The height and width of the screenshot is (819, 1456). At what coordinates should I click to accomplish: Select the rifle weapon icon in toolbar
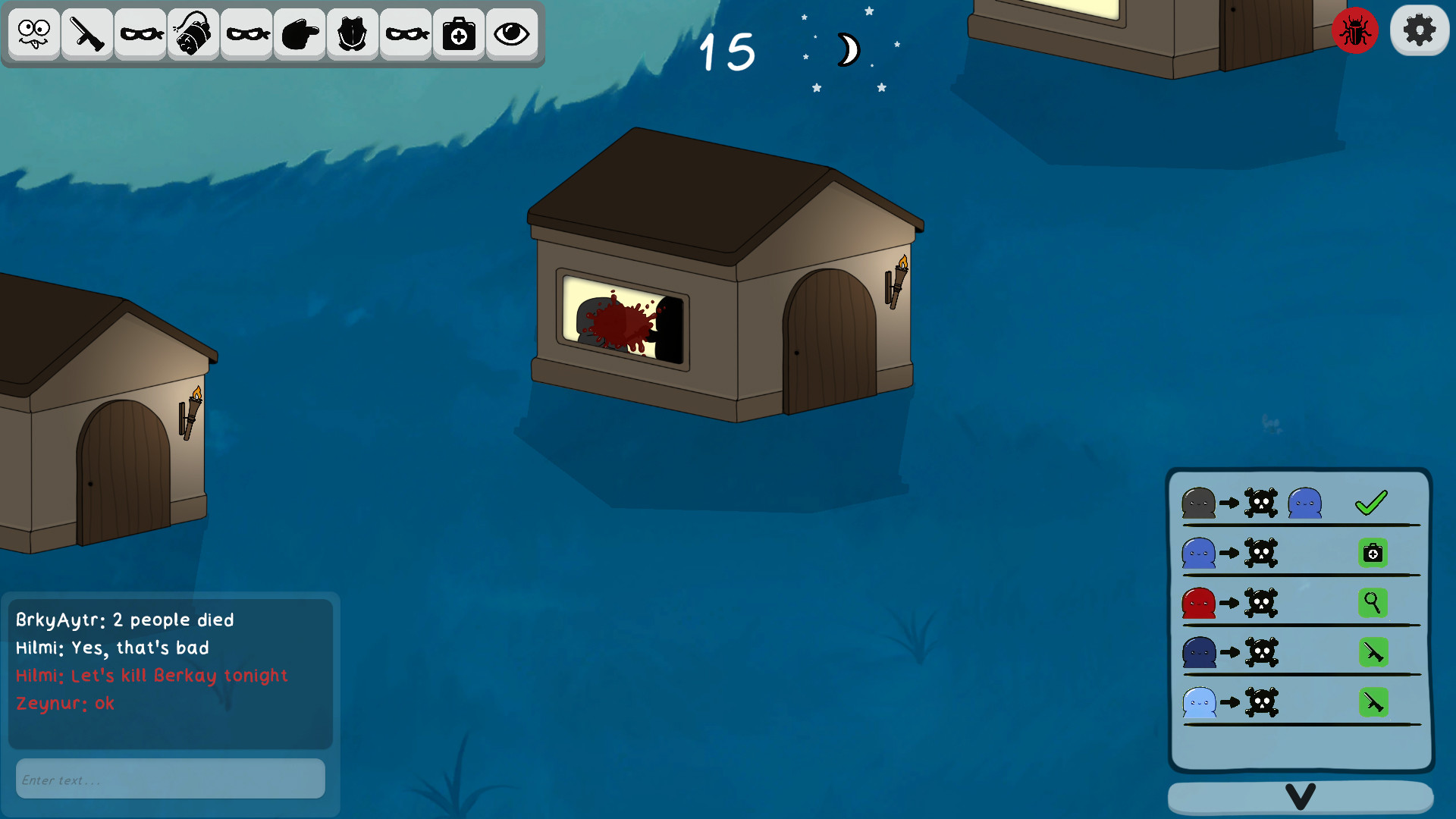86,33
